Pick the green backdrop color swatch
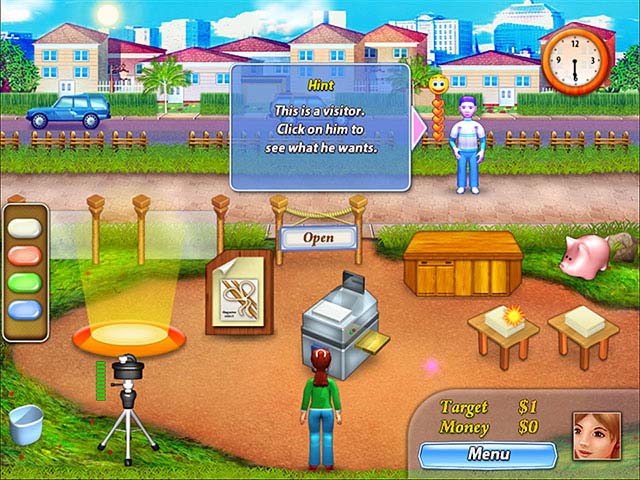This screenshot has height=480, width=640. pos(27,284)
